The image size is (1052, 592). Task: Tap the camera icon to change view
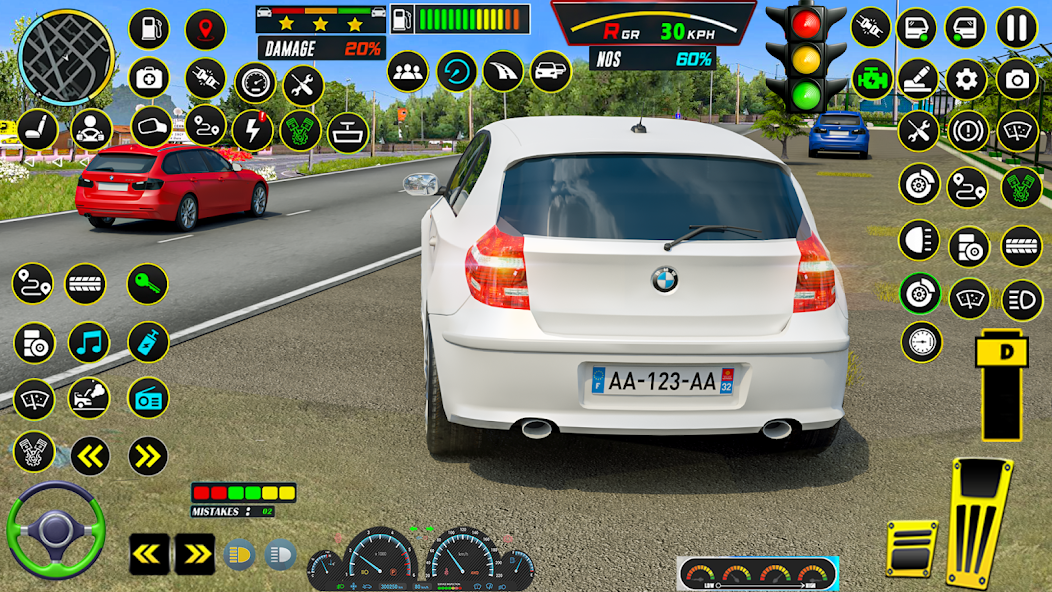pyautogui.click(x=1017, y=79)
